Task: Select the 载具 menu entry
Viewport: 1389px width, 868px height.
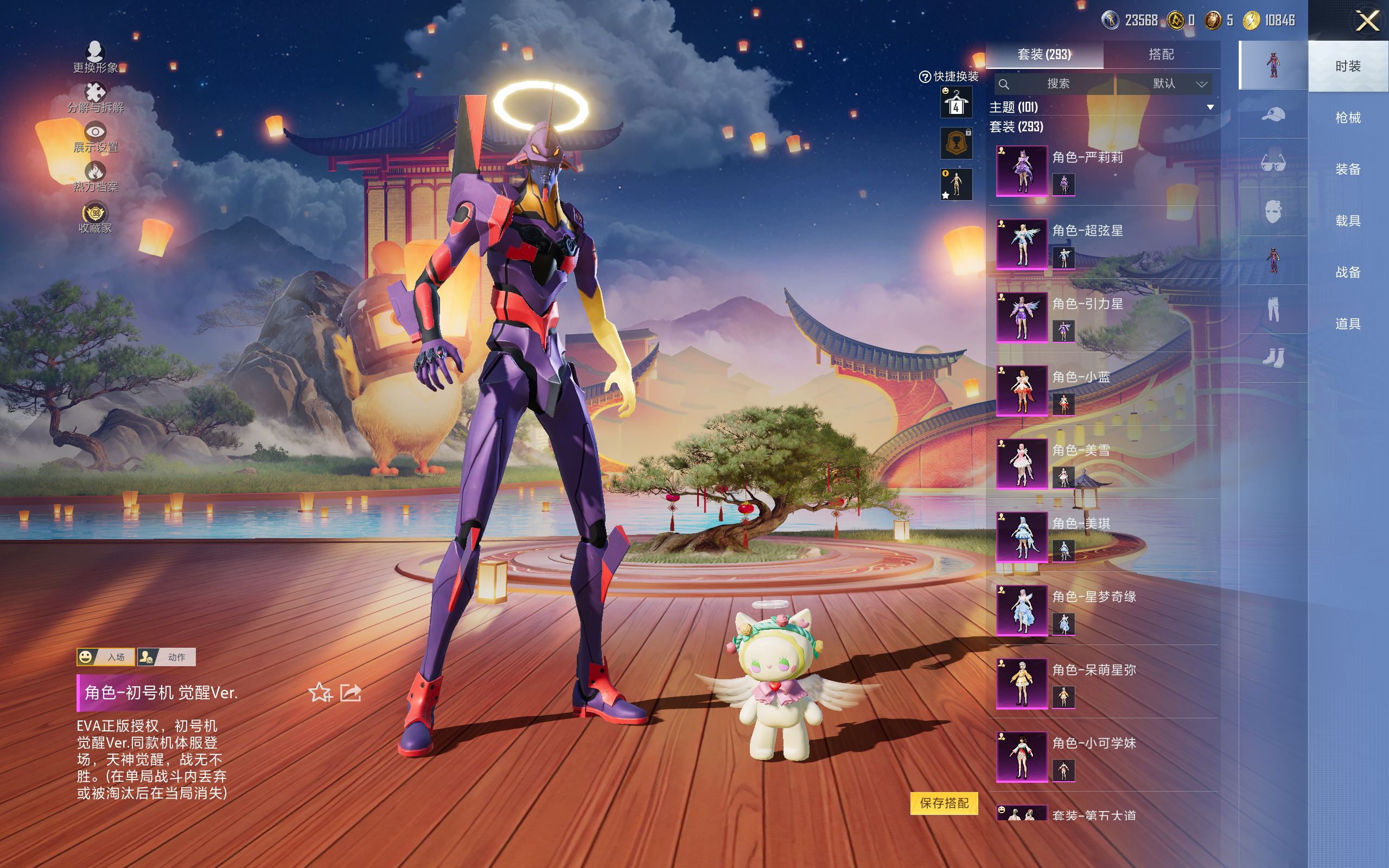Action: [x=1348, y=220]
